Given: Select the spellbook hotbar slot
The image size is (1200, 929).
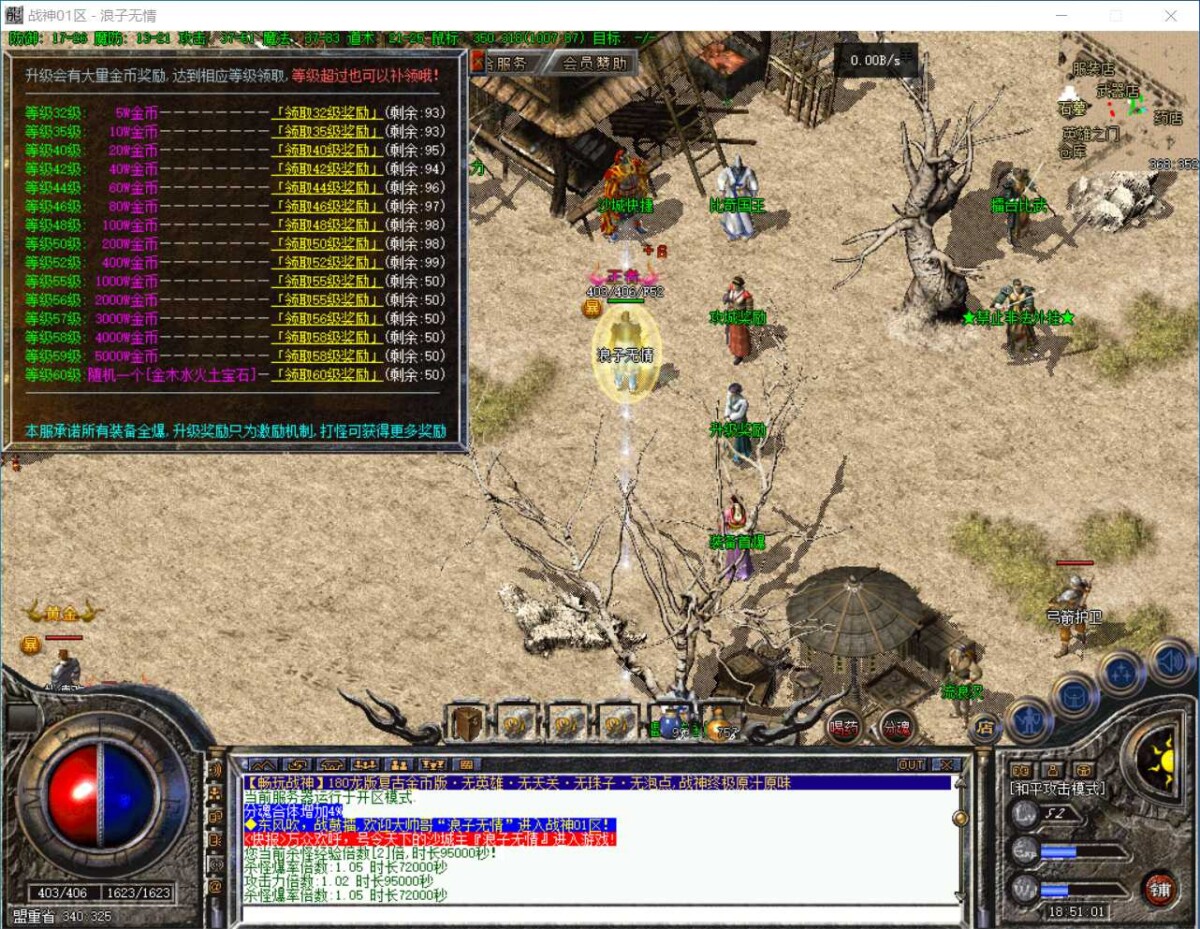Looking at the screenshot, I should pos(466,722).
